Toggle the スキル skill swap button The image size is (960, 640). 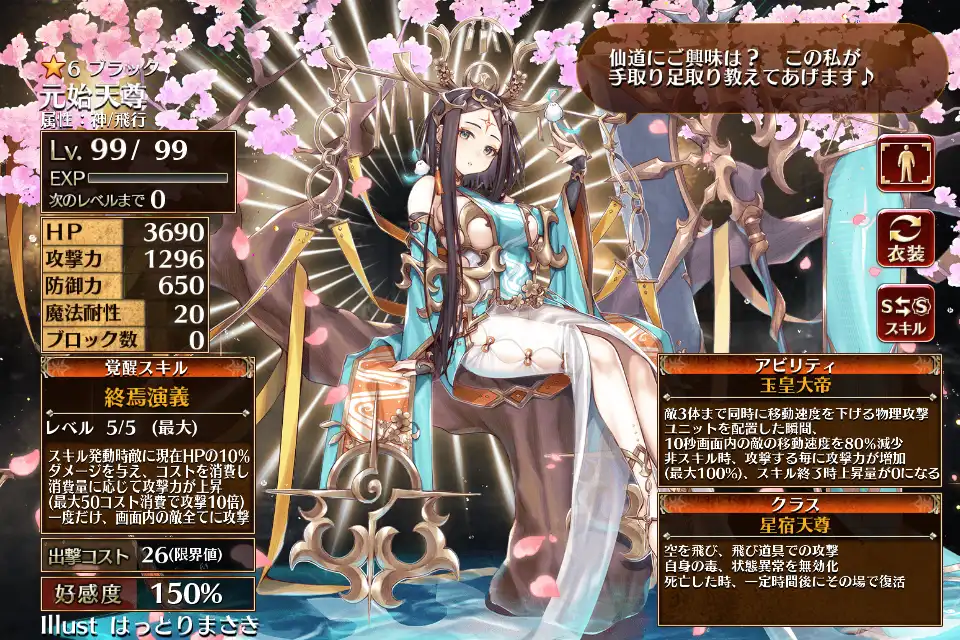[905, 312]
